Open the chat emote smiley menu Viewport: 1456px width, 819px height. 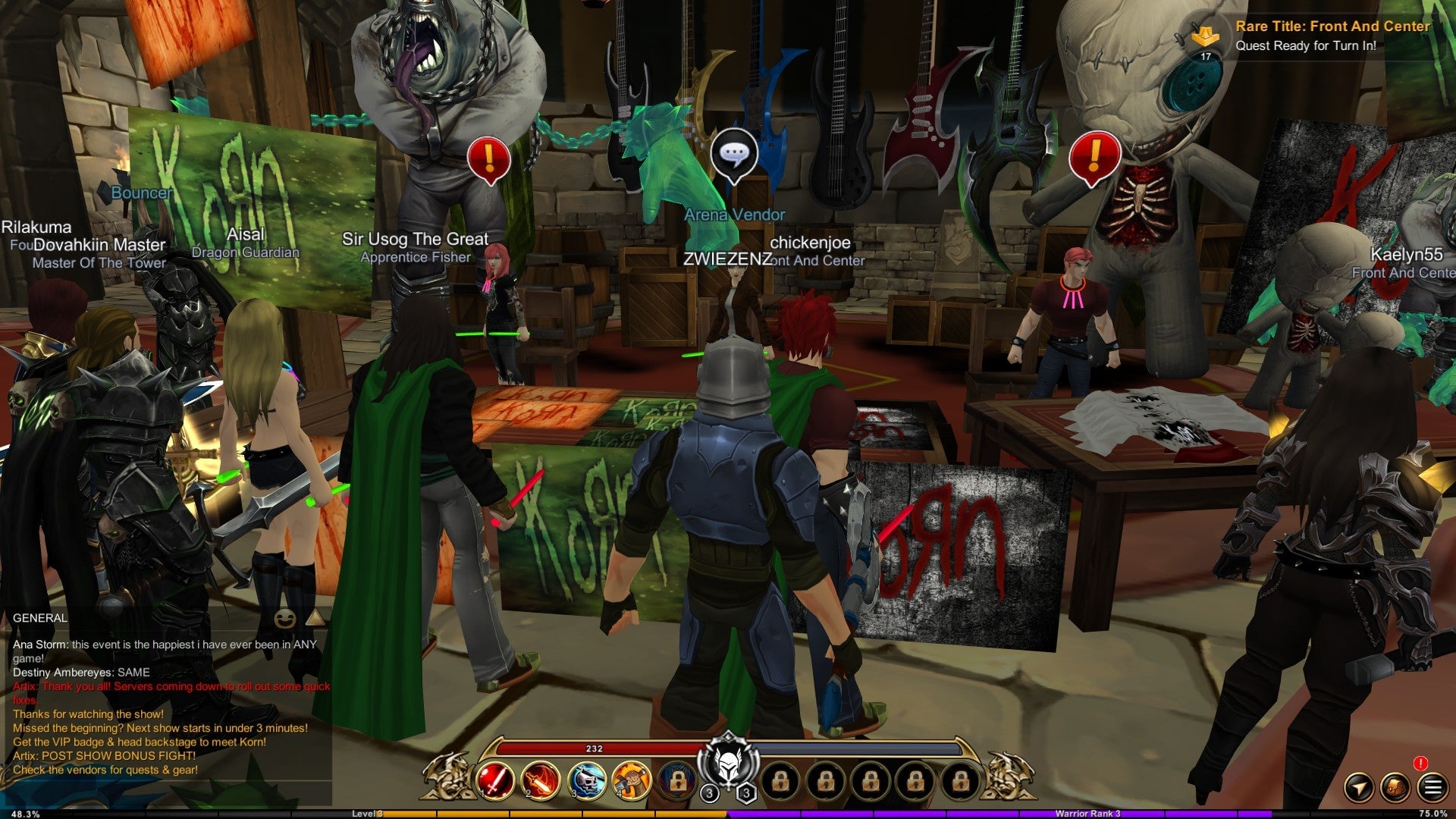point(285,619)
